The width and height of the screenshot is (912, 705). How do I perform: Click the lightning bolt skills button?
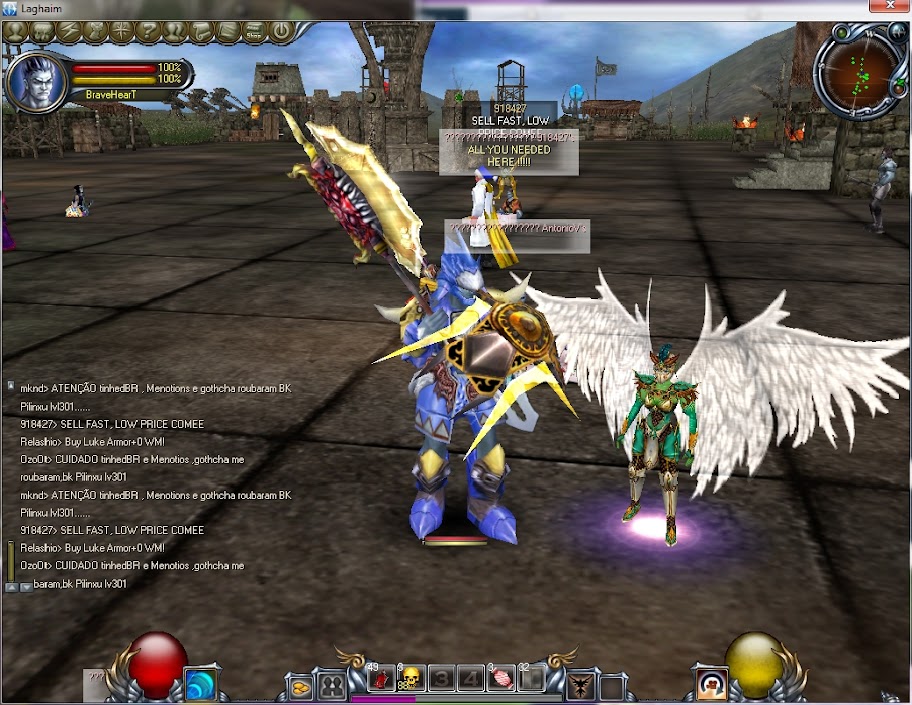[69, 31]
